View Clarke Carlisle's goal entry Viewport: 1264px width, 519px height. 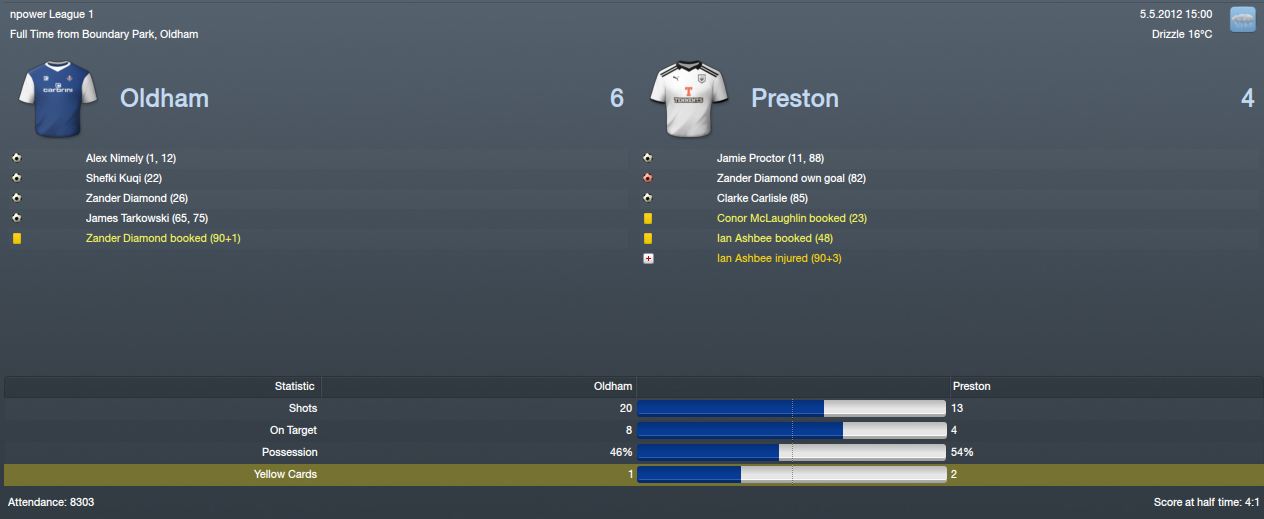coord(762,198)
